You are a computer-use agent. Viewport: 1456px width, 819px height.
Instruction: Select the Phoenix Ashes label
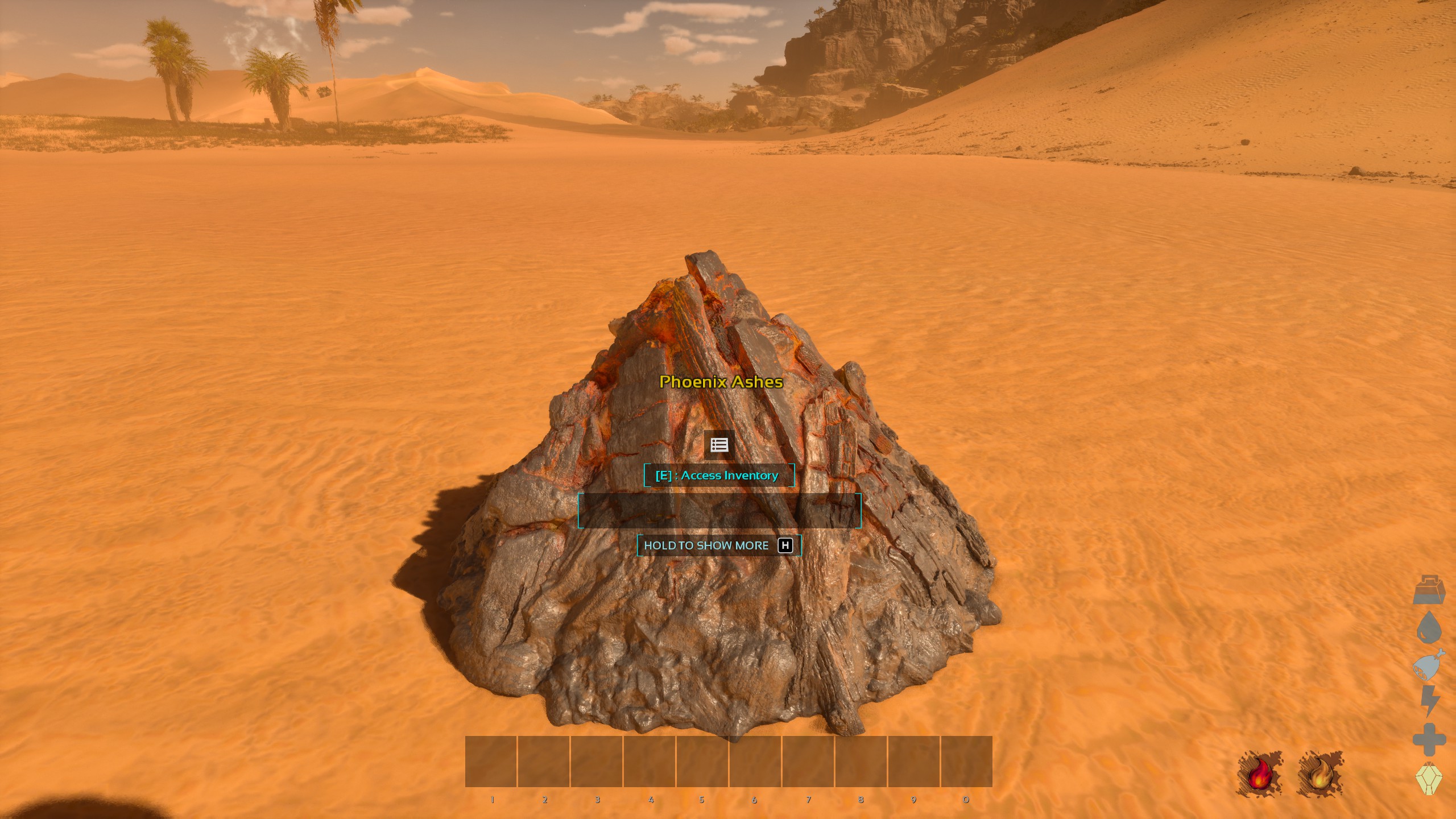pyautogui.click(x=721, y=383)
